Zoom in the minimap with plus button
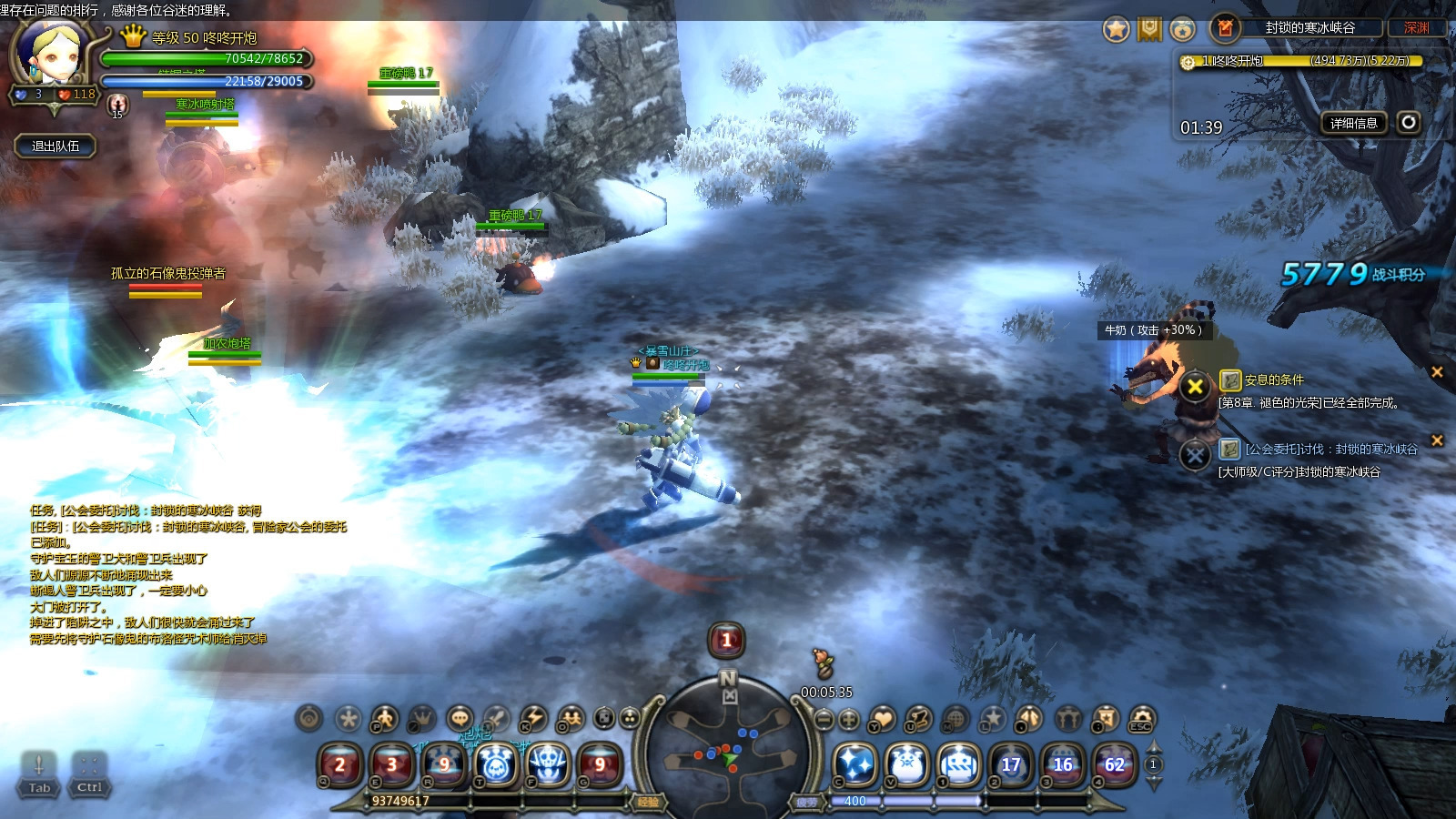 point(848,720)
